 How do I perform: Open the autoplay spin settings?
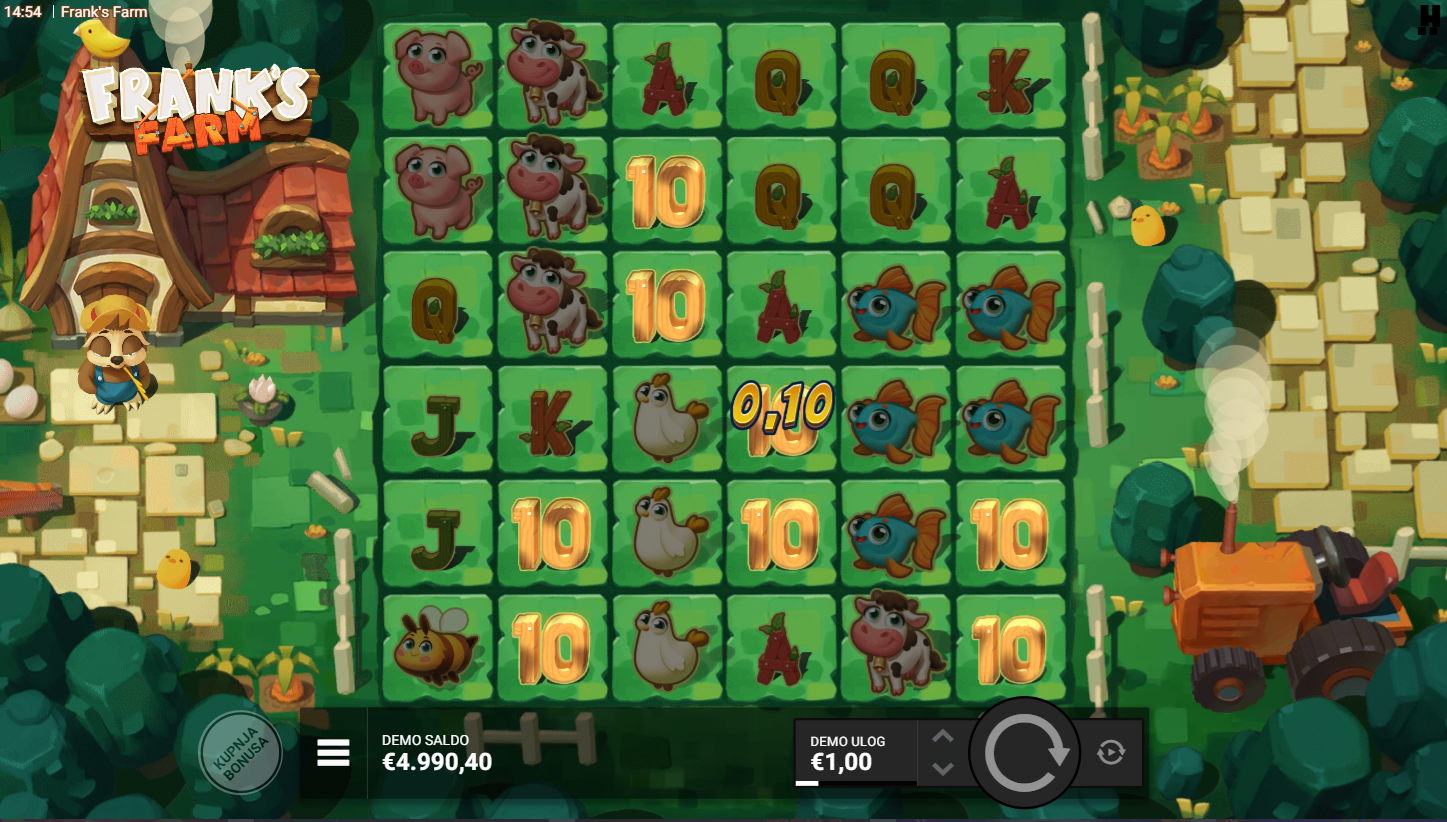[1111, 752]
